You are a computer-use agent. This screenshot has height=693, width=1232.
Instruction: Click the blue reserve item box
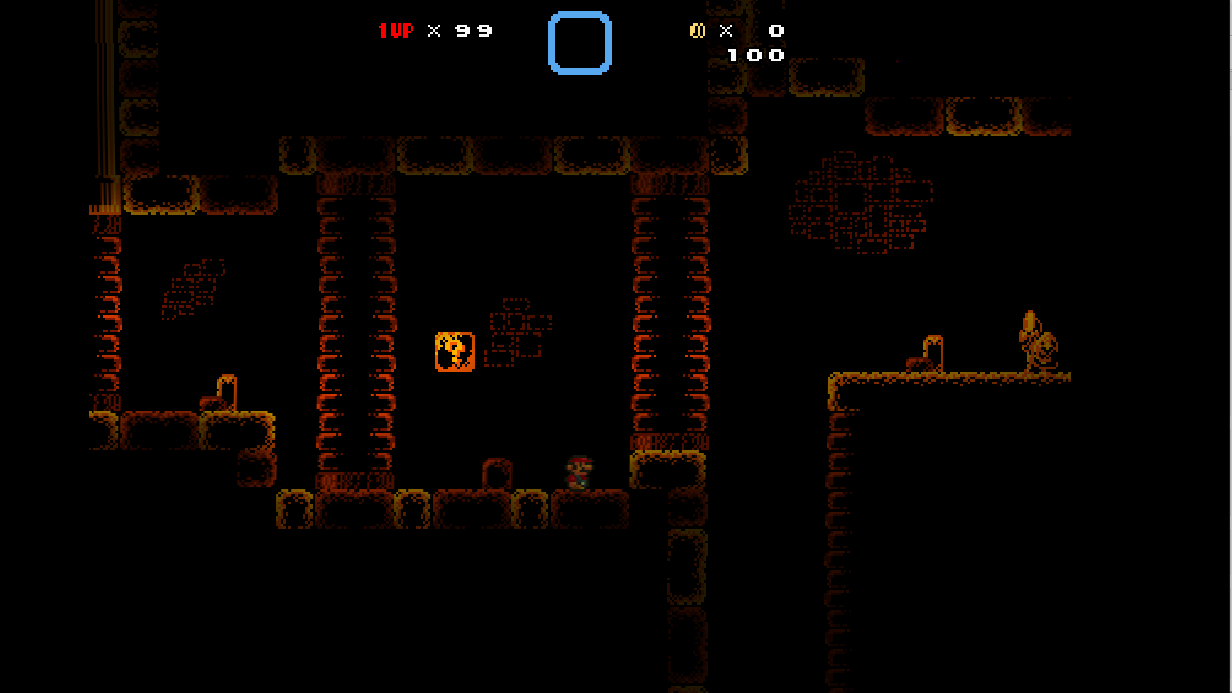click(580, 43)
